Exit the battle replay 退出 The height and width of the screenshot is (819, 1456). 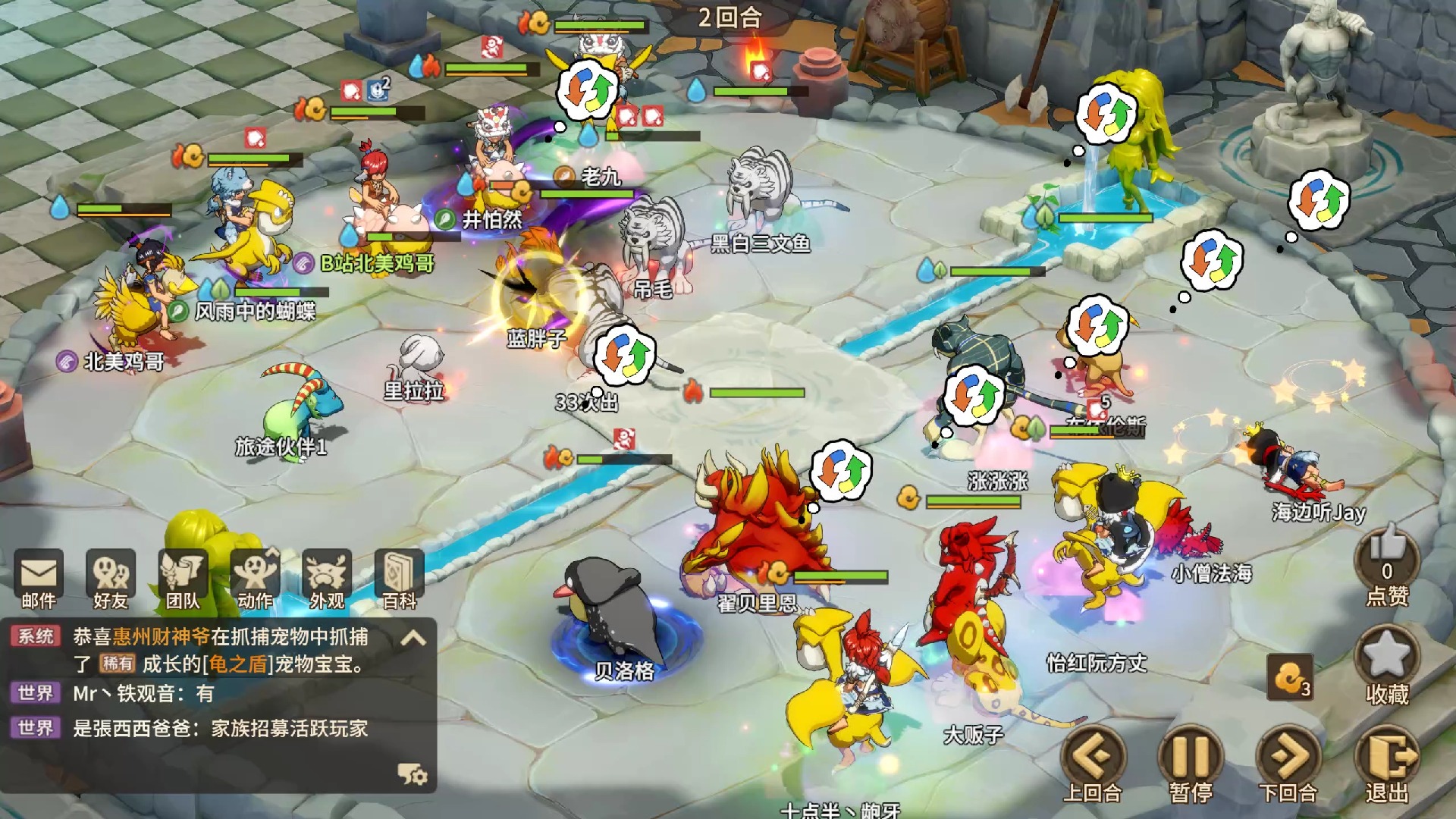1387,761
